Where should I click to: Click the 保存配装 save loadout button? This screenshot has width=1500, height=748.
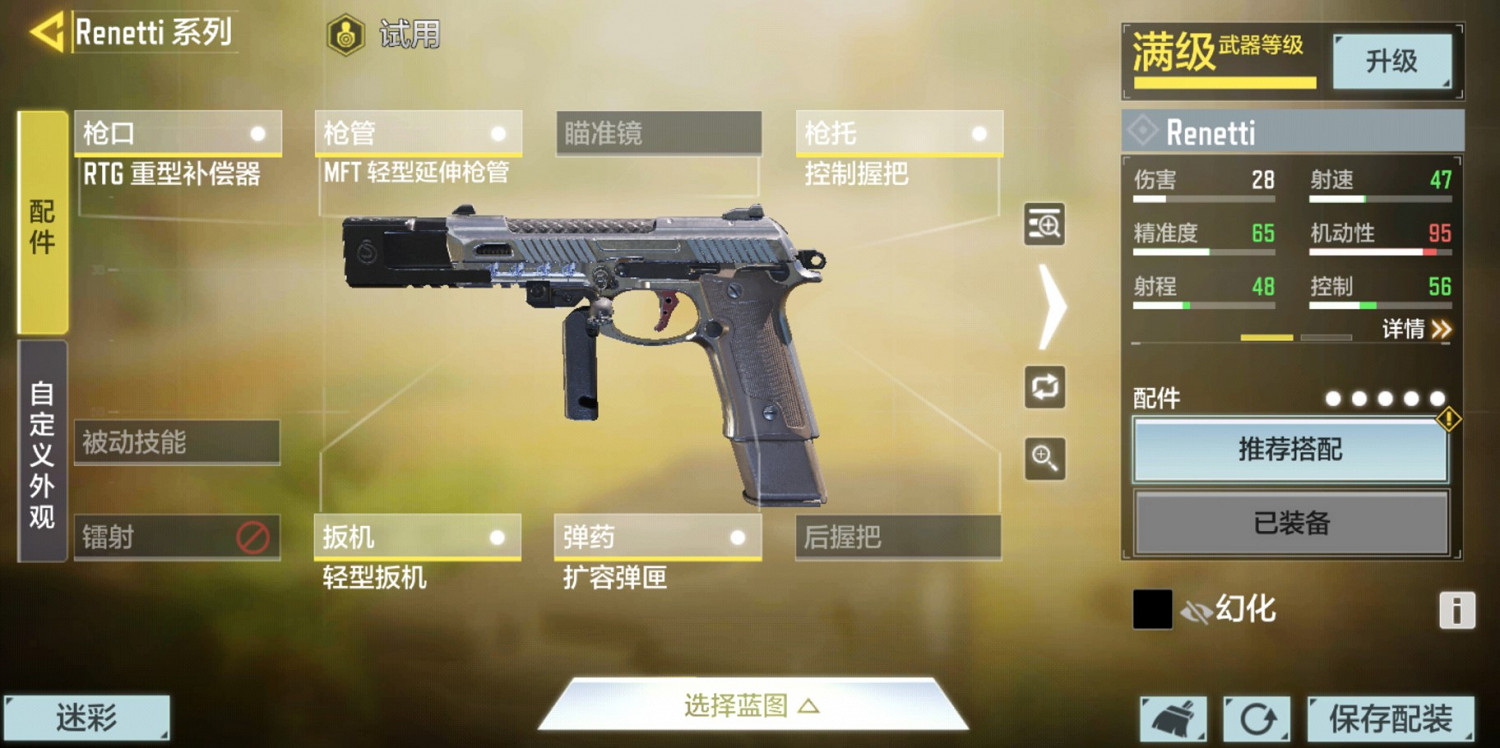point(1390,717)
